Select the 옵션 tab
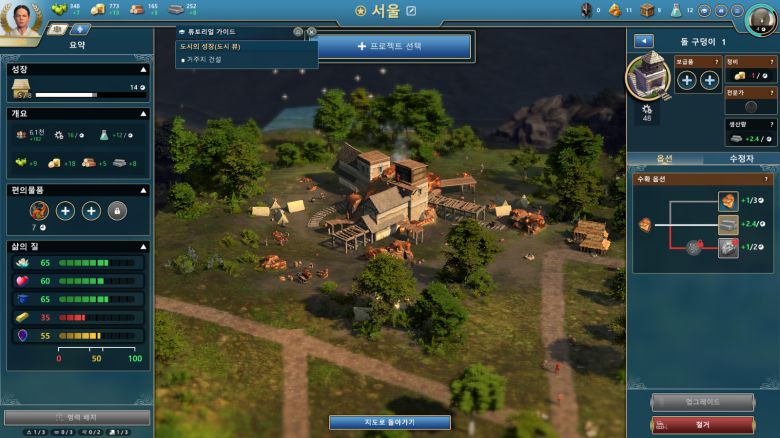Screen dimensions: 780x438 (x=664, y=158)
